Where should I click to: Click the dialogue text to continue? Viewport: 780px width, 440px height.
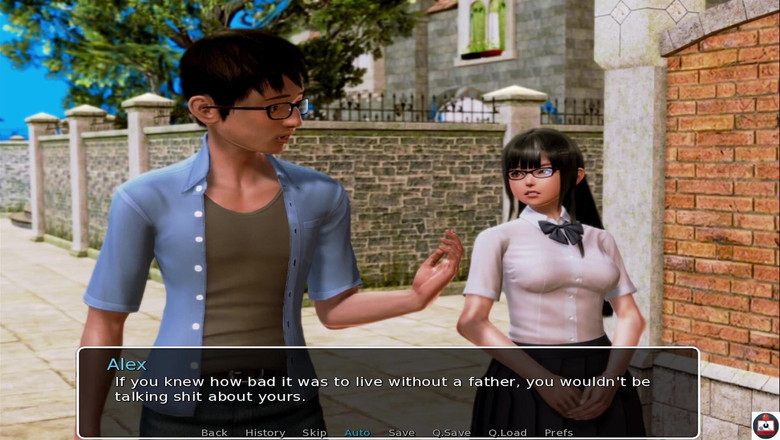(x=381, y=389)
